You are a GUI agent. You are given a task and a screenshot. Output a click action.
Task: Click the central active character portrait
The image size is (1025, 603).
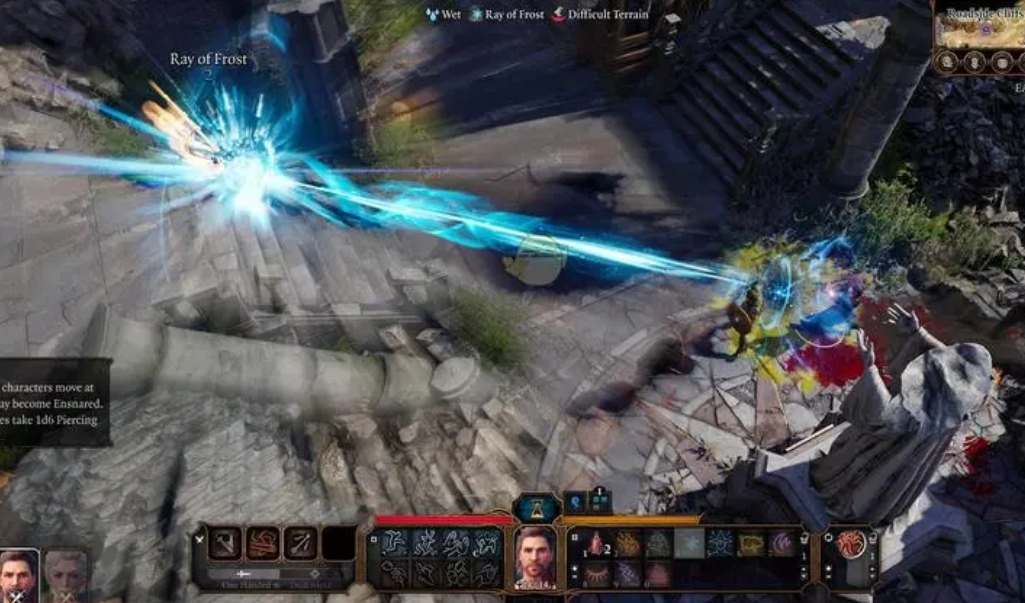(x=537, y=557)
